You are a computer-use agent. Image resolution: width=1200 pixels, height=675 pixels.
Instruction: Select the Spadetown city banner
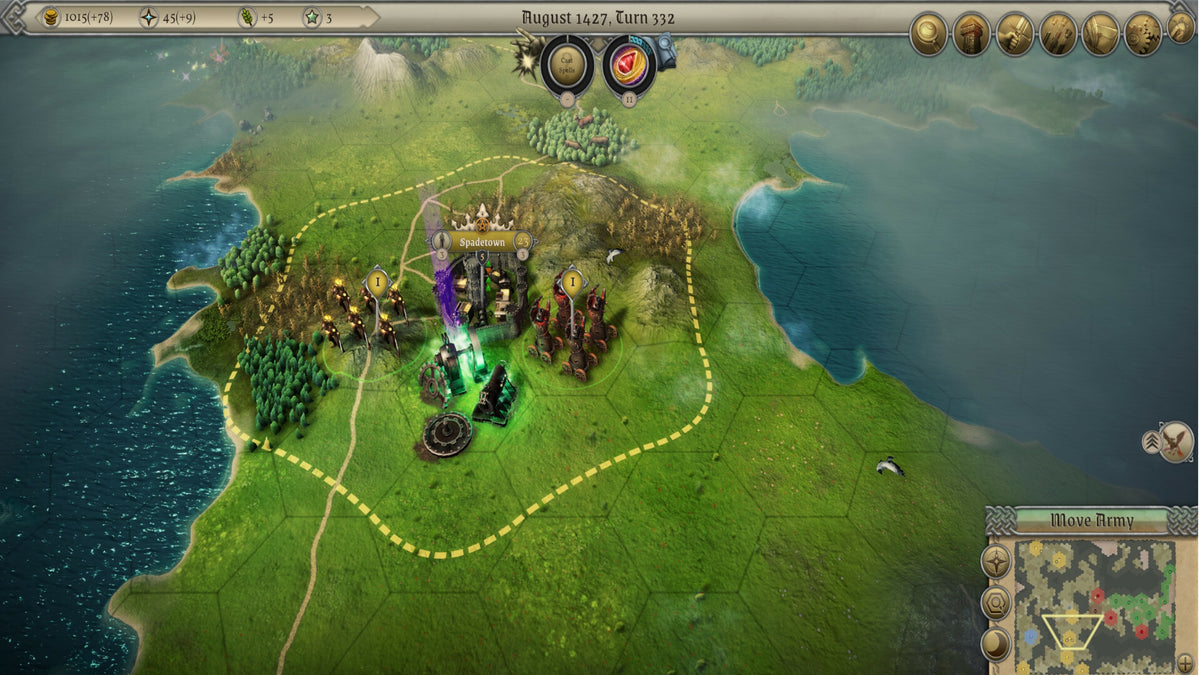click(x=483, y=241)
